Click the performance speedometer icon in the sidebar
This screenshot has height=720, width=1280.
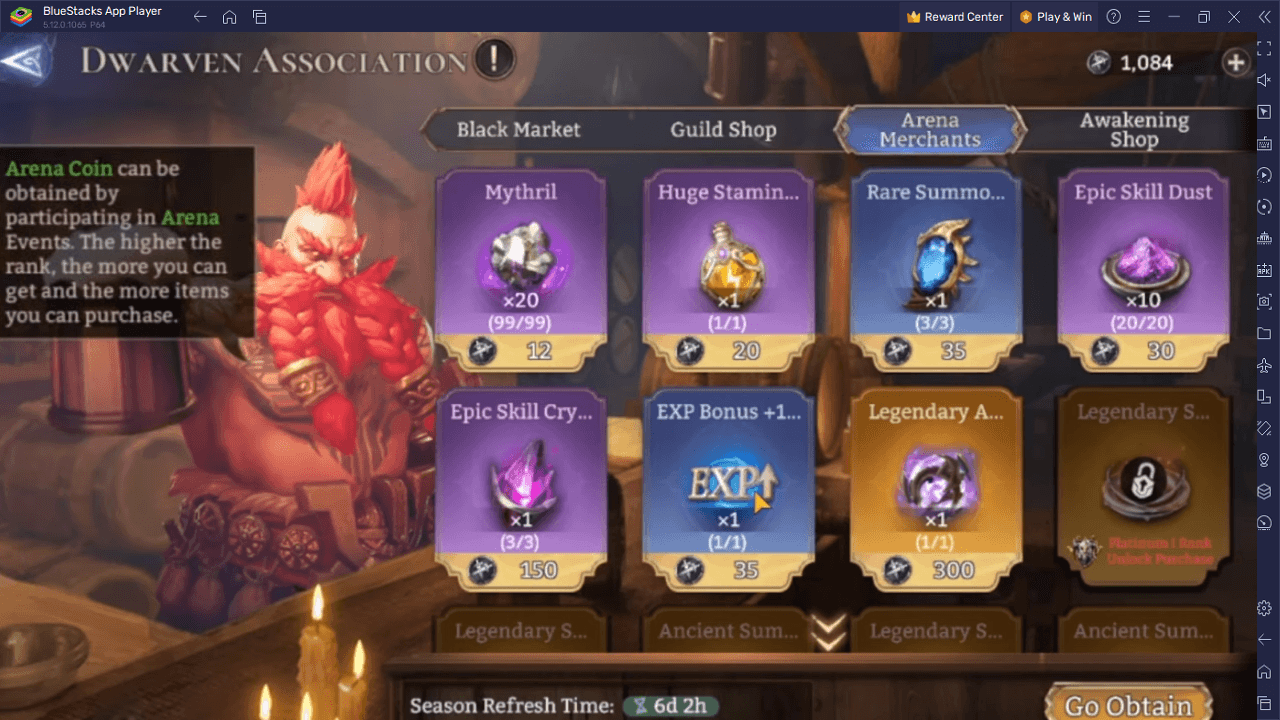click(1263, 521)
